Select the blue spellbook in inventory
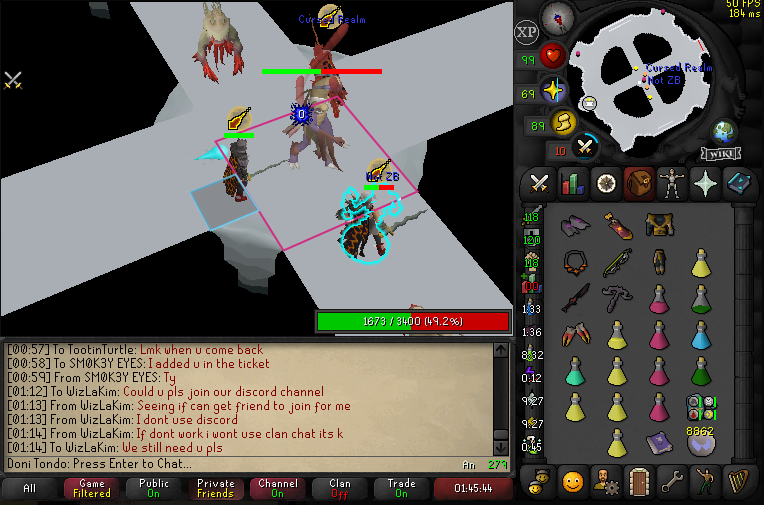764x505 pixels. 658,441
